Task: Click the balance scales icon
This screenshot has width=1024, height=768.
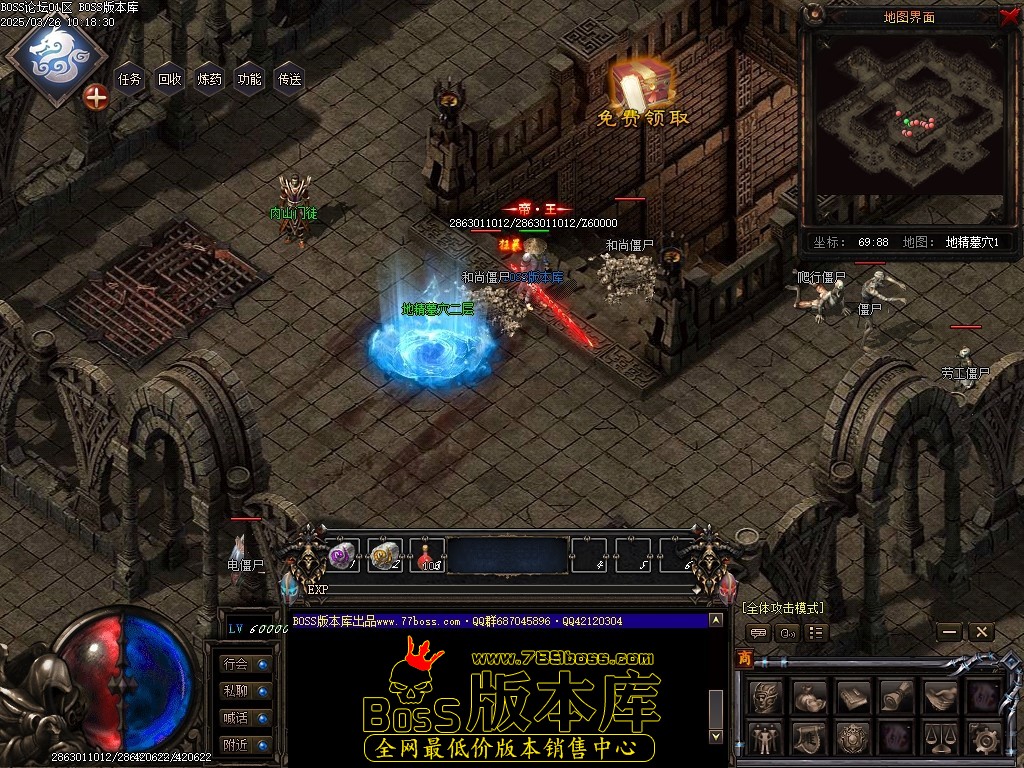Action: coord(940,738)
